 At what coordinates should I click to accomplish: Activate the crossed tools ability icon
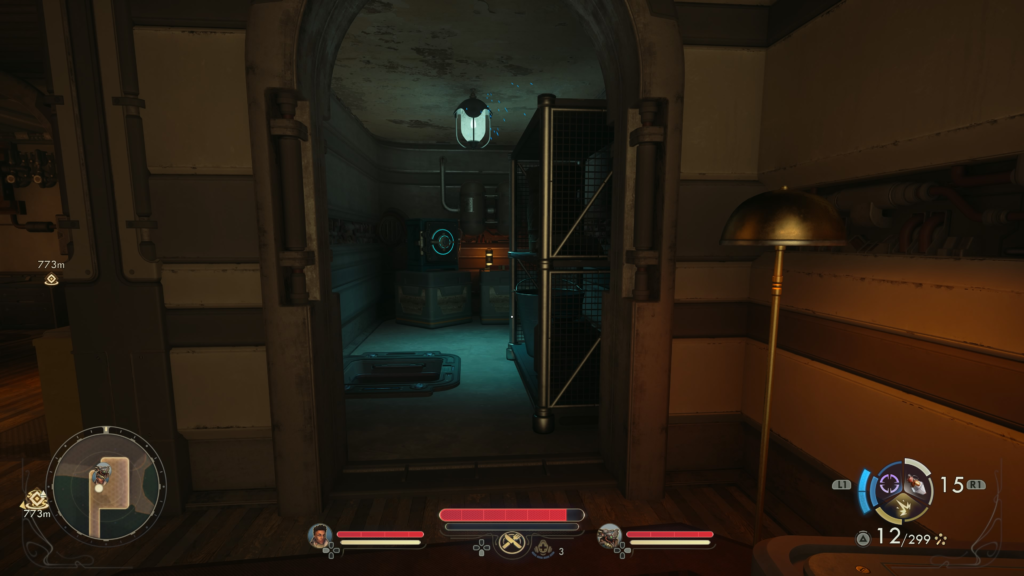pyautogui.click(x=512, y=542)
